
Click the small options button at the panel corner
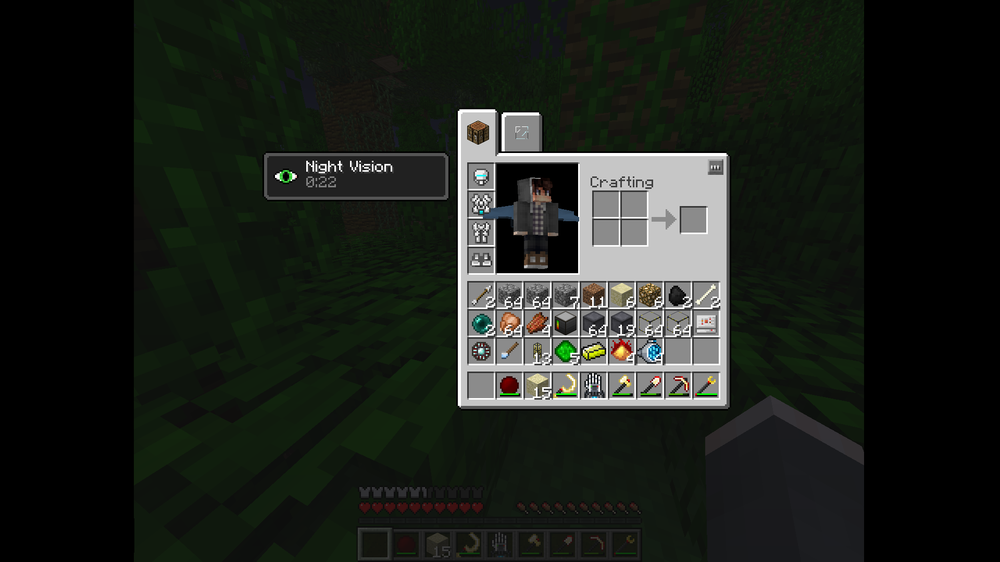click(715, 168)
